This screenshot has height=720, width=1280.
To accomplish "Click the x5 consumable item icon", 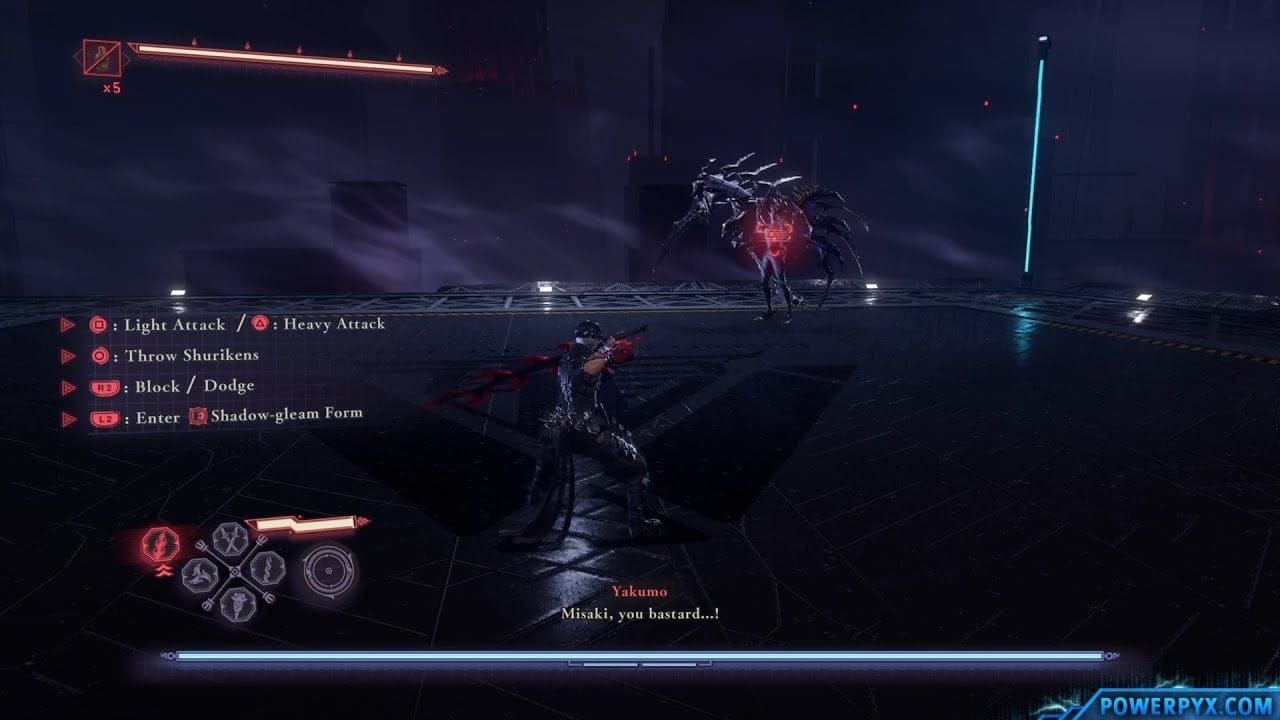I will point(100,55).
